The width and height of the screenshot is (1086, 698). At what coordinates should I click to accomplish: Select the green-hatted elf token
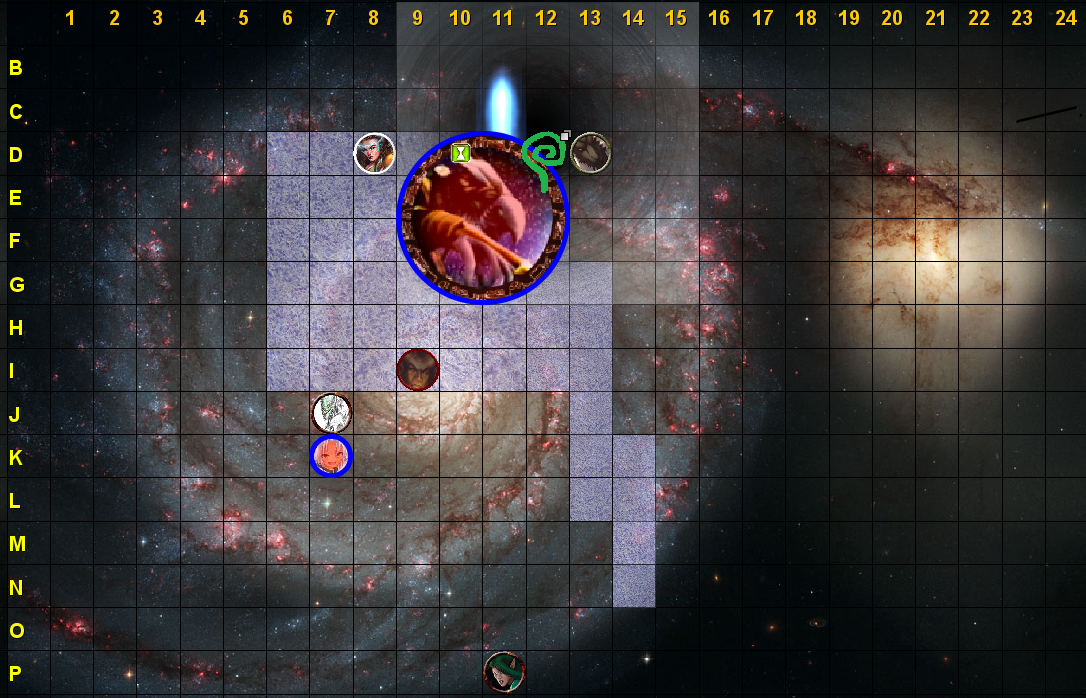pos(504,671)
